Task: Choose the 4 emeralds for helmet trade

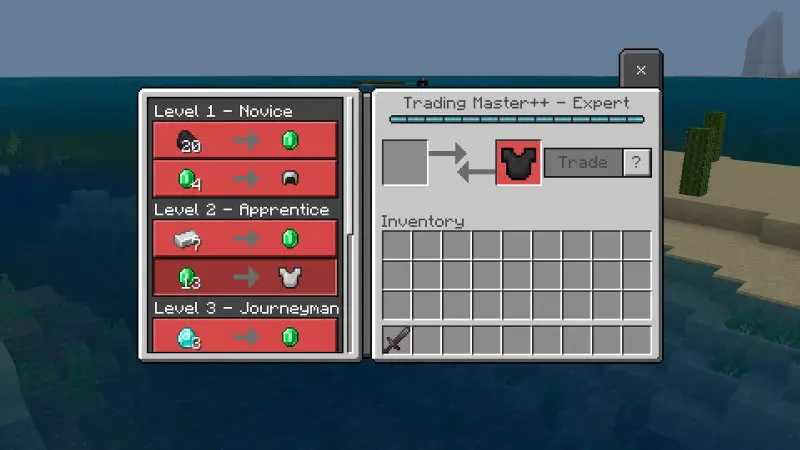Action: click(244, 179)
